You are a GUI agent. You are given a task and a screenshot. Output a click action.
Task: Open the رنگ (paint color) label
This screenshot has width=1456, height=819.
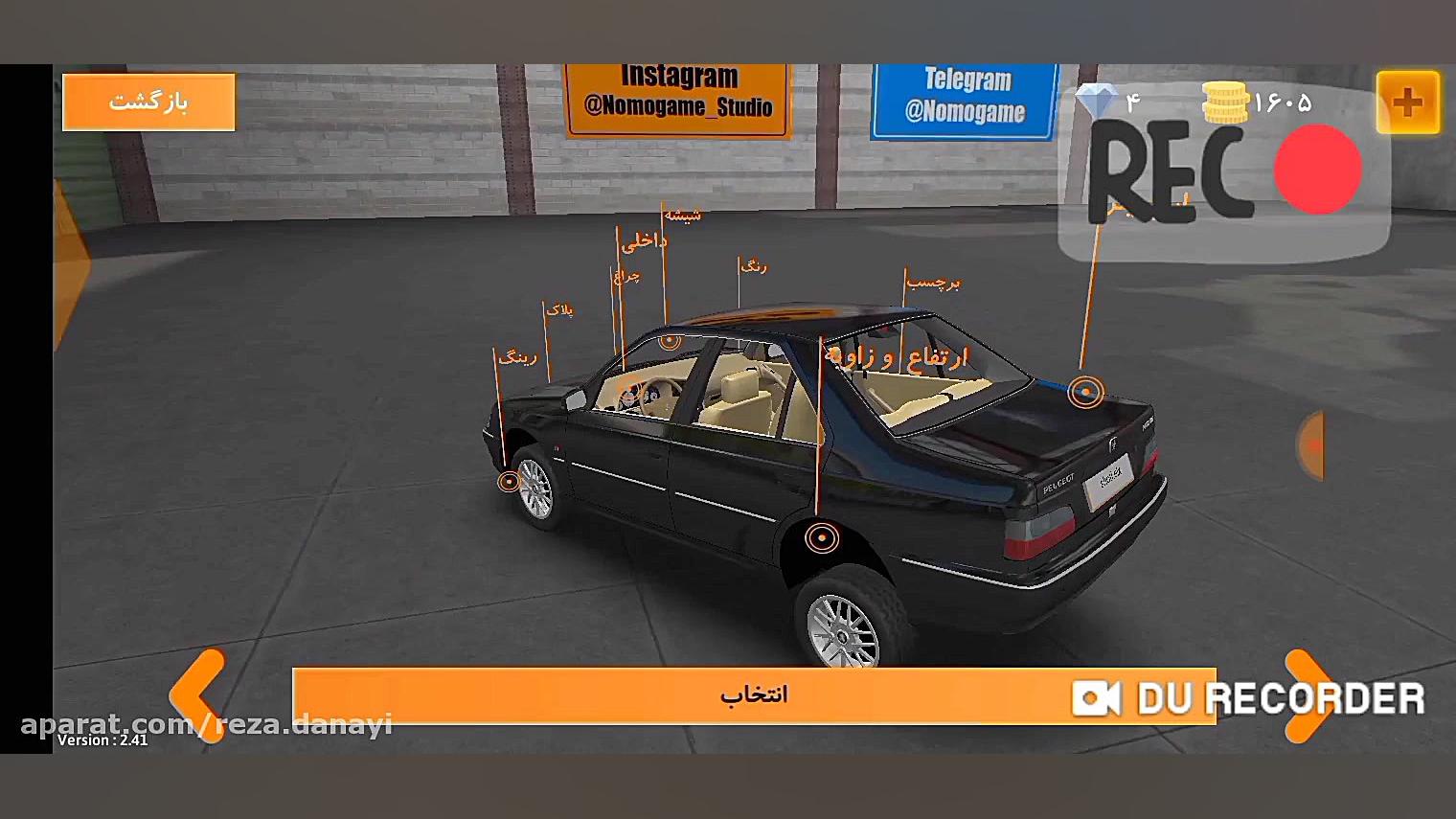(754, 266)
